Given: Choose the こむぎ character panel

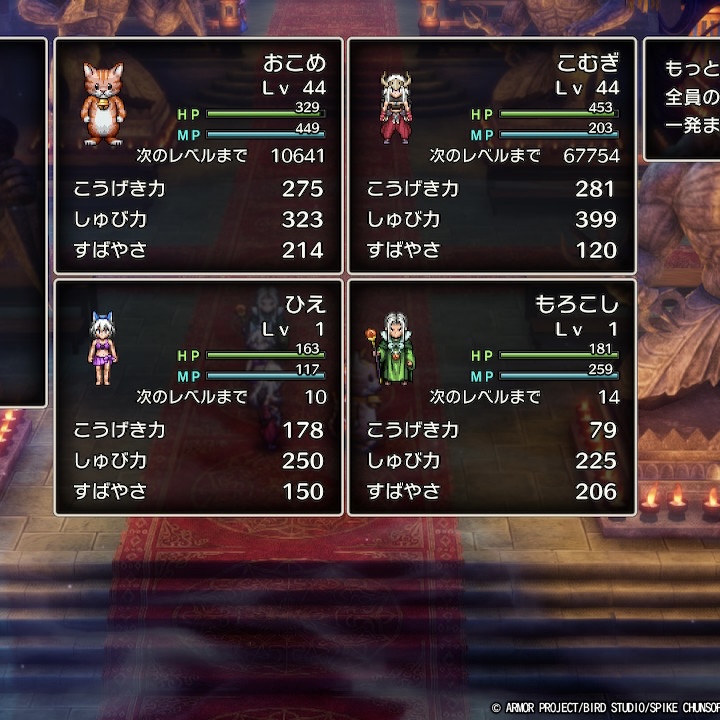Looking at the screenshot, I should [491, 156].
